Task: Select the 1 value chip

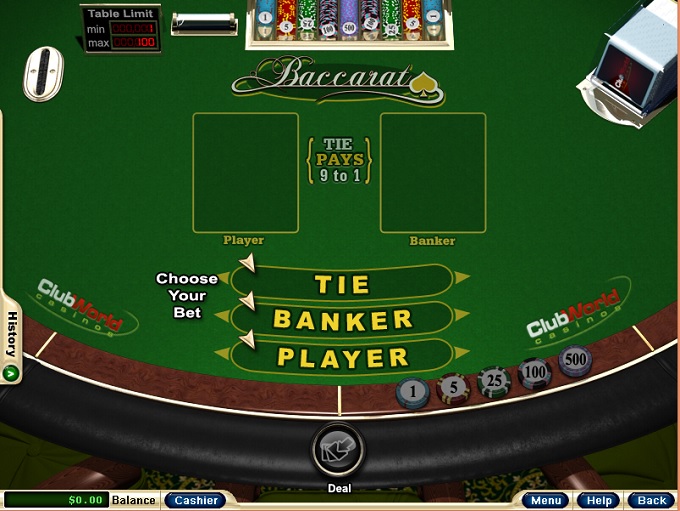Action: pyautogui.click(x=413, y=391)
